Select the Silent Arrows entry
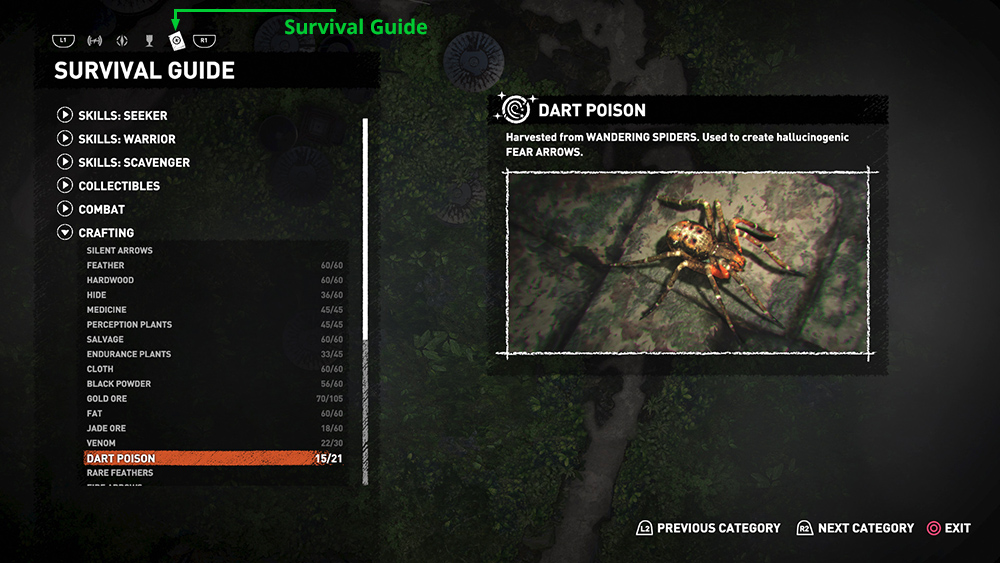 pos(120,251)
